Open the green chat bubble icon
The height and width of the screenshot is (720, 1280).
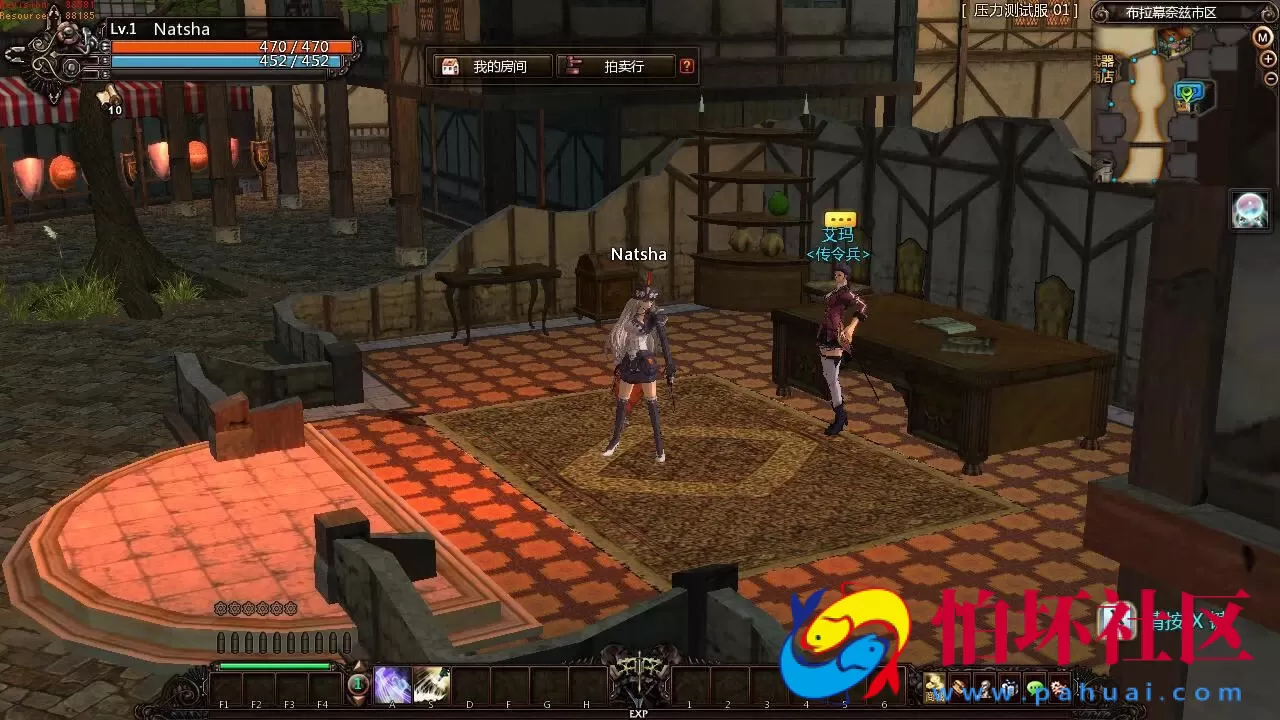click(1035, 688)
